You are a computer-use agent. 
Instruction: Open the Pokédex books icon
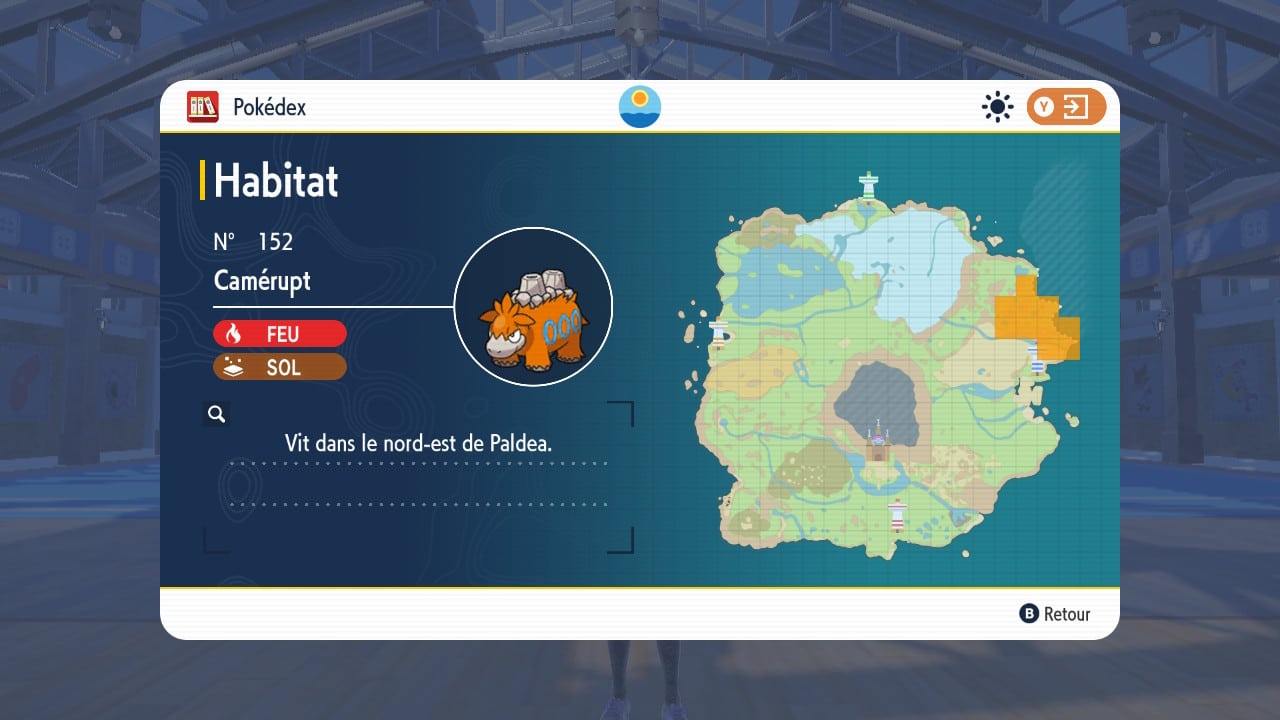point(203,107)
